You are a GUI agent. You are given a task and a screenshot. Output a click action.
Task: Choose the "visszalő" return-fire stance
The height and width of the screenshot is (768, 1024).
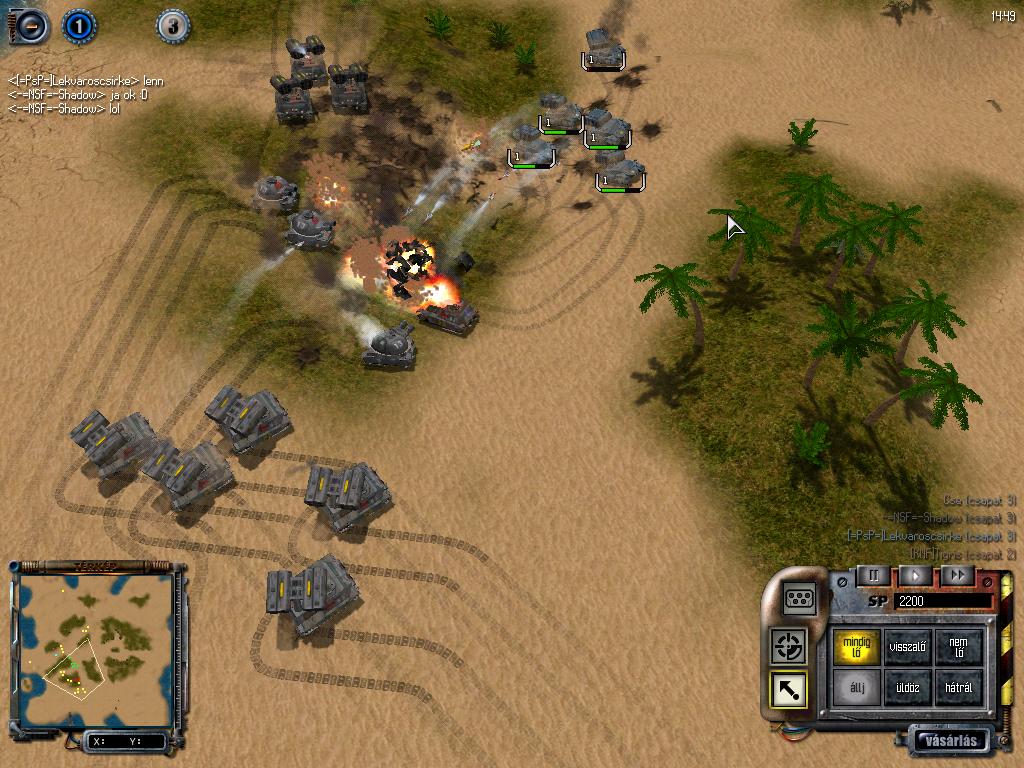tap(908, 647)
